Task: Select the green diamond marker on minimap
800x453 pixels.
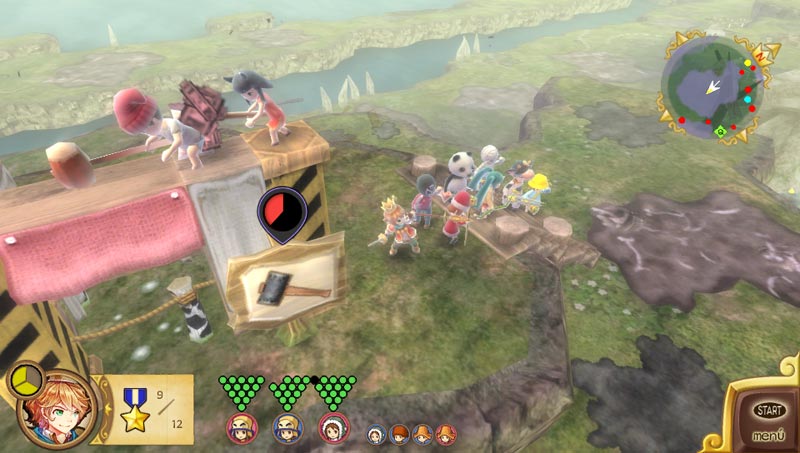Action: 720,131
